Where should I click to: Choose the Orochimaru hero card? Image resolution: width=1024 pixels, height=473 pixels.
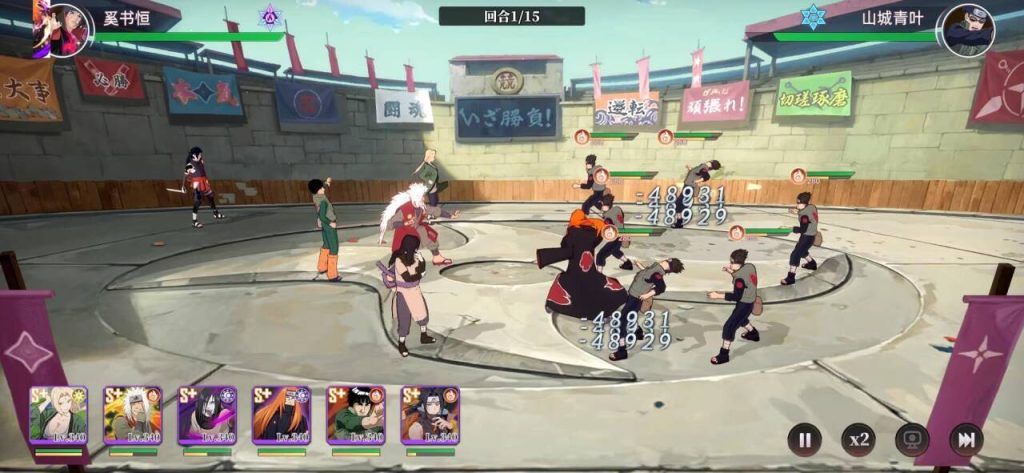point(207,415)
